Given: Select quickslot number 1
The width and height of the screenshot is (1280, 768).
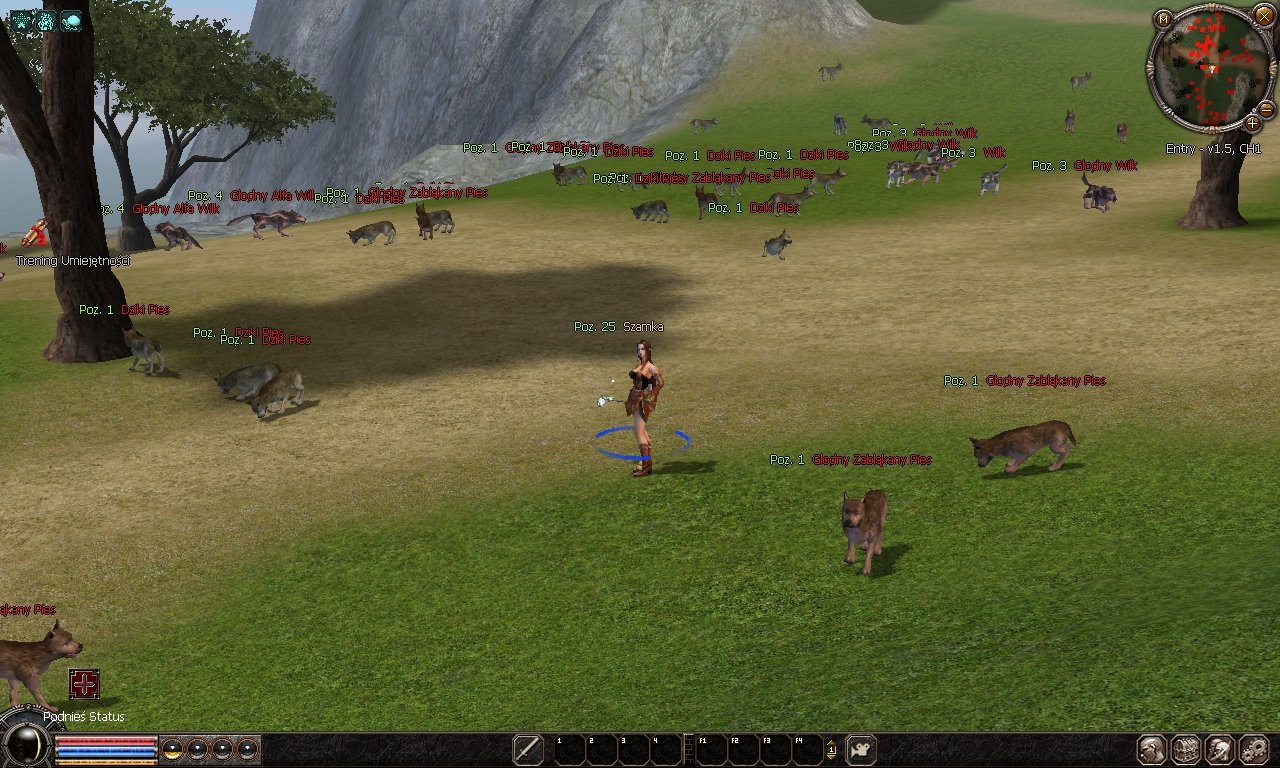Looking at the screenshot, I should pos(570,749).
